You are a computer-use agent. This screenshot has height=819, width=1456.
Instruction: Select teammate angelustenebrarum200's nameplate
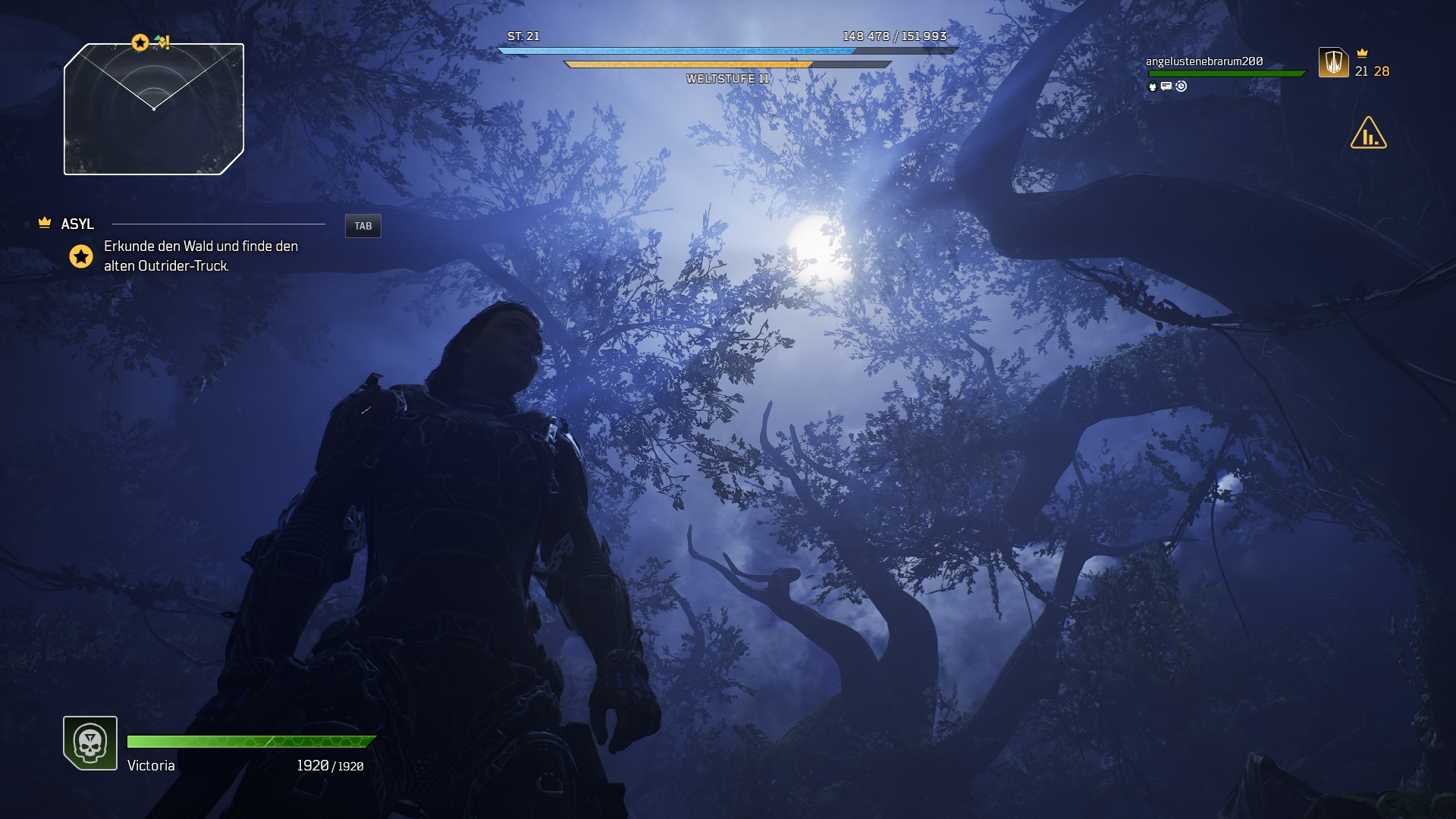click(x=1203, y=61)
